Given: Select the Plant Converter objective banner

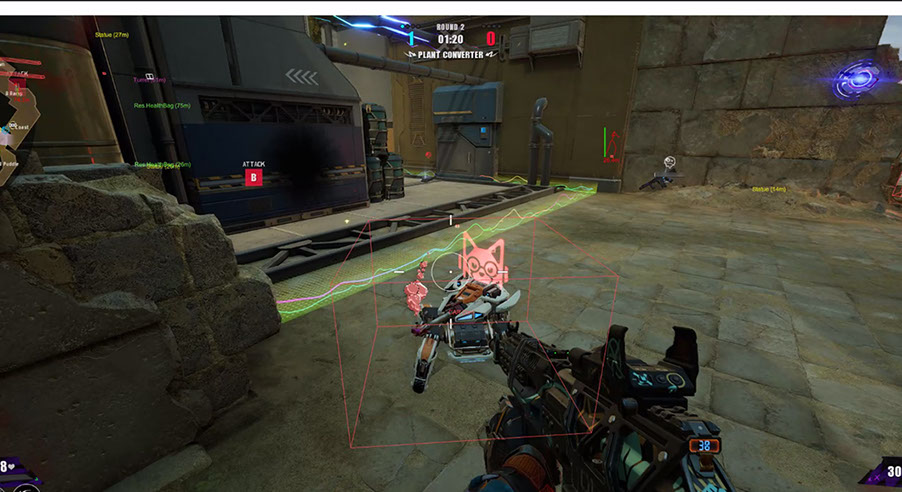Looking at the screenshot, I should 450,55.
